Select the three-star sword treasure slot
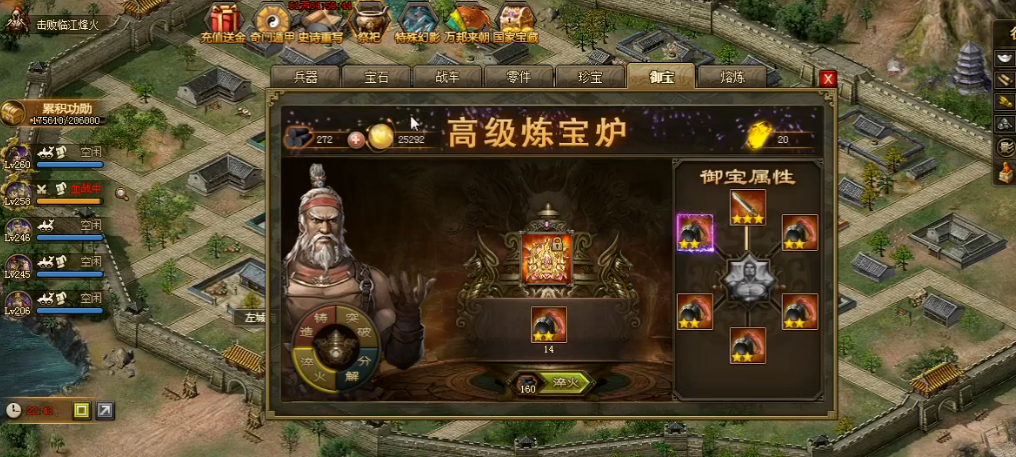This screenshot has height=457, width=1016. tap(747, 207)
